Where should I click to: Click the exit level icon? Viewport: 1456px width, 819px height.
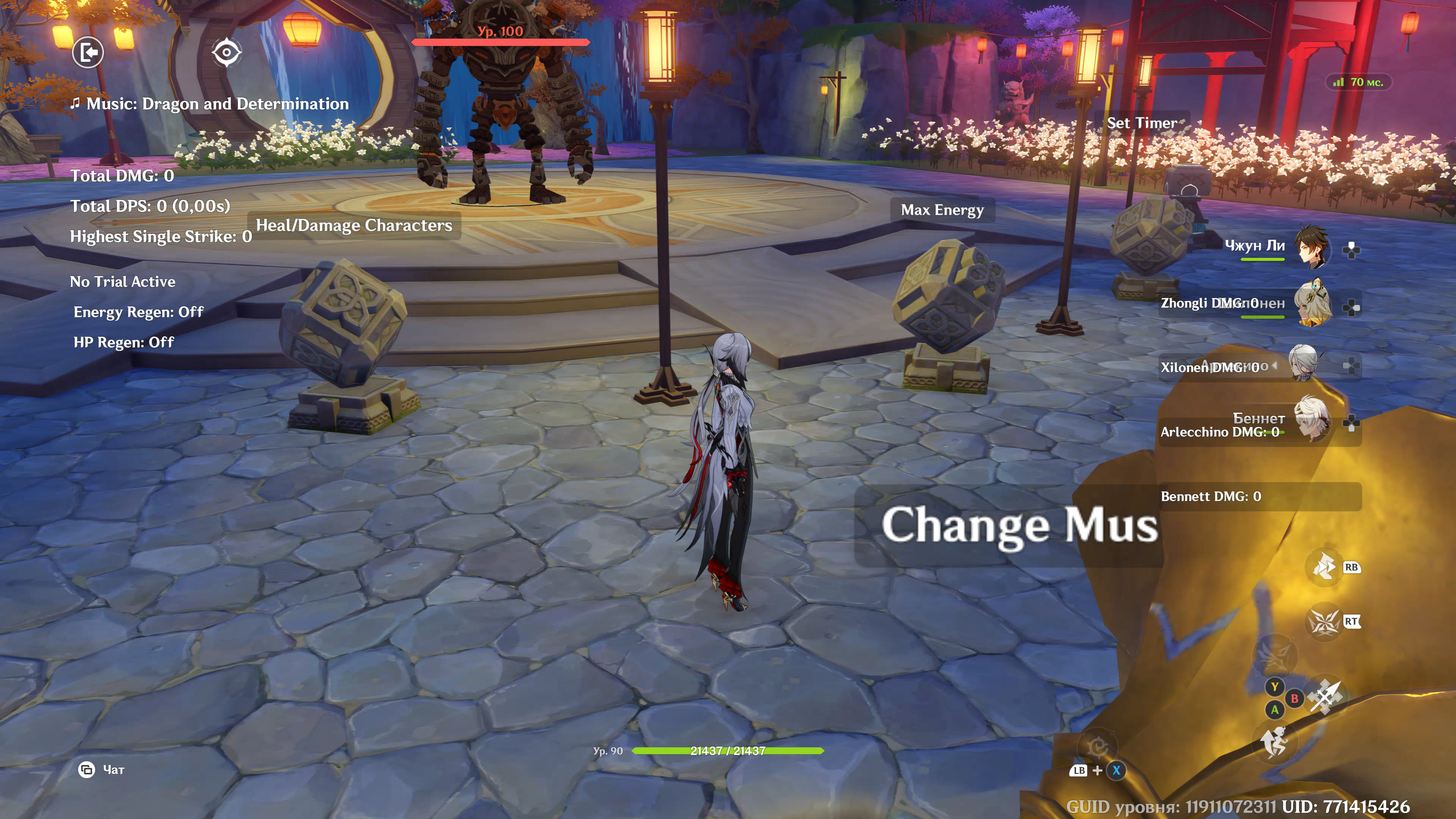pos(88,53)
